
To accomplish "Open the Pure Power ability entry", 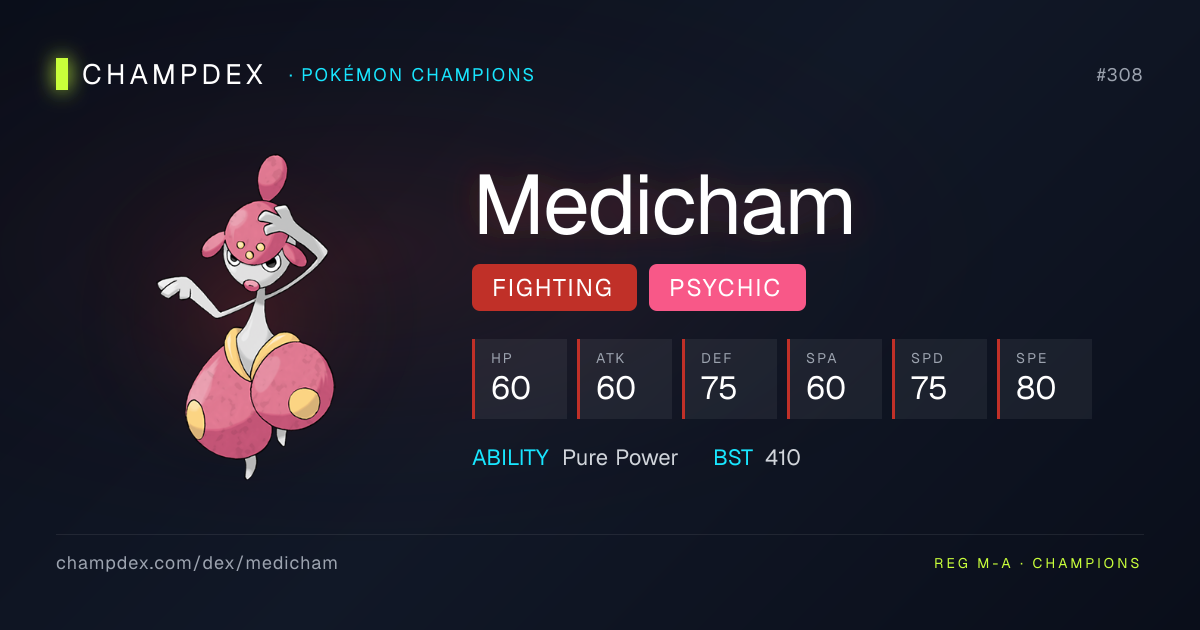I will point(619,458).
